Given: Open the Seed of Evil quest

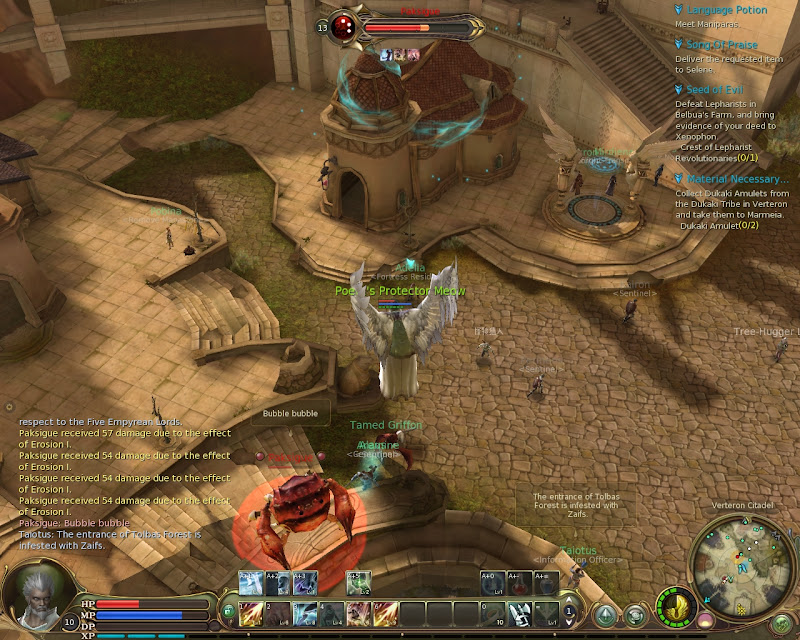Looking at the screenshot, I should [715, 90].
